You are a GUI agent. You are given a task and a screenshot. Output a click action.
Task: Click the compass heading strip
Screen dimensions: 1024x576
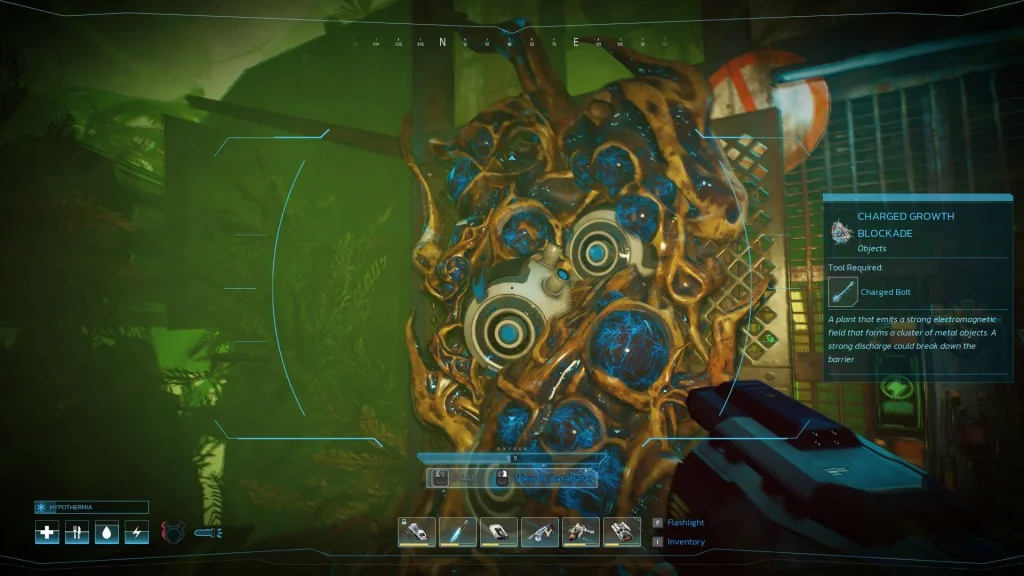point(510,43)
